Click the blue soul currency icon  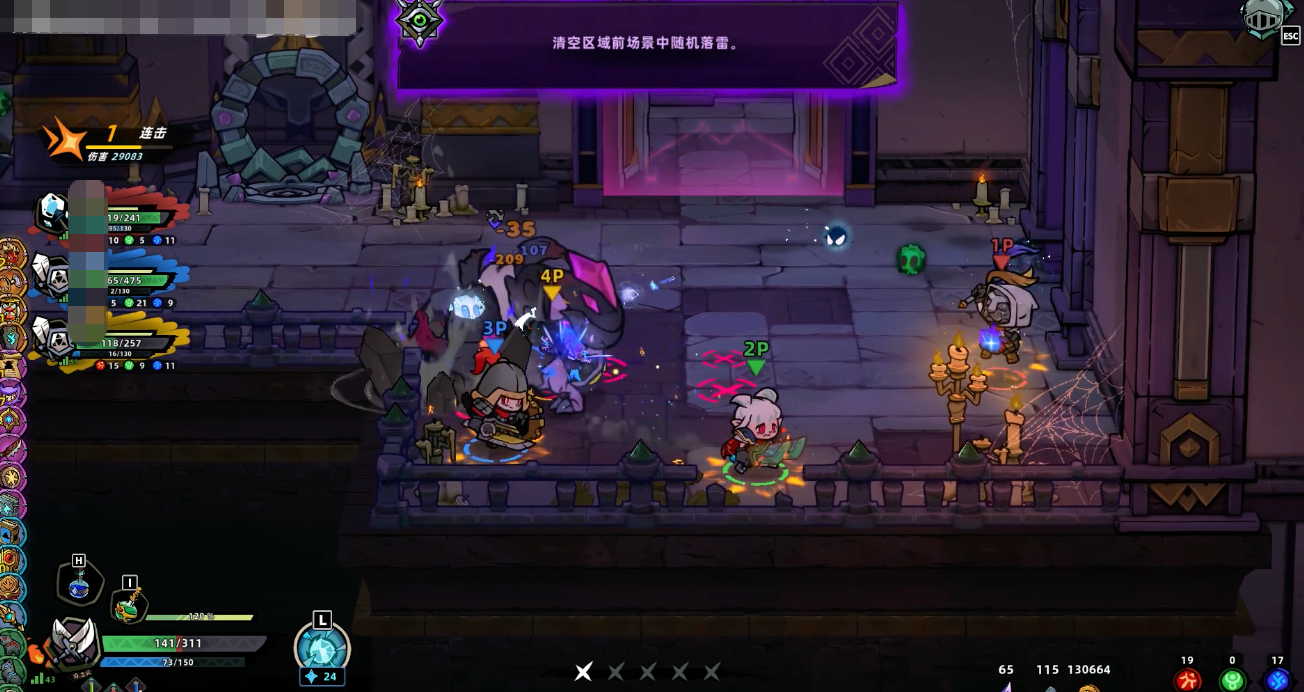1276,680
